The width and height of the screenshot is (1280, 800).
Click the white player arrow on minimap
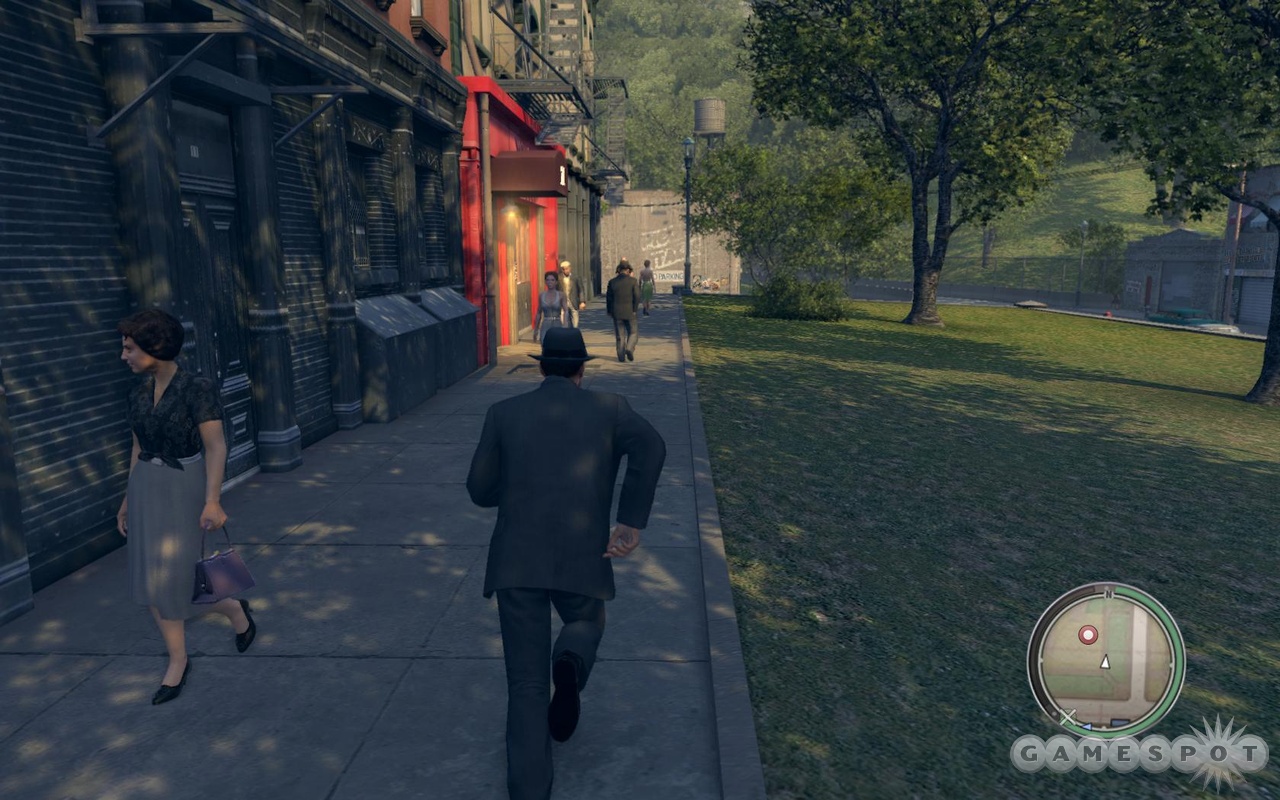1105,662
